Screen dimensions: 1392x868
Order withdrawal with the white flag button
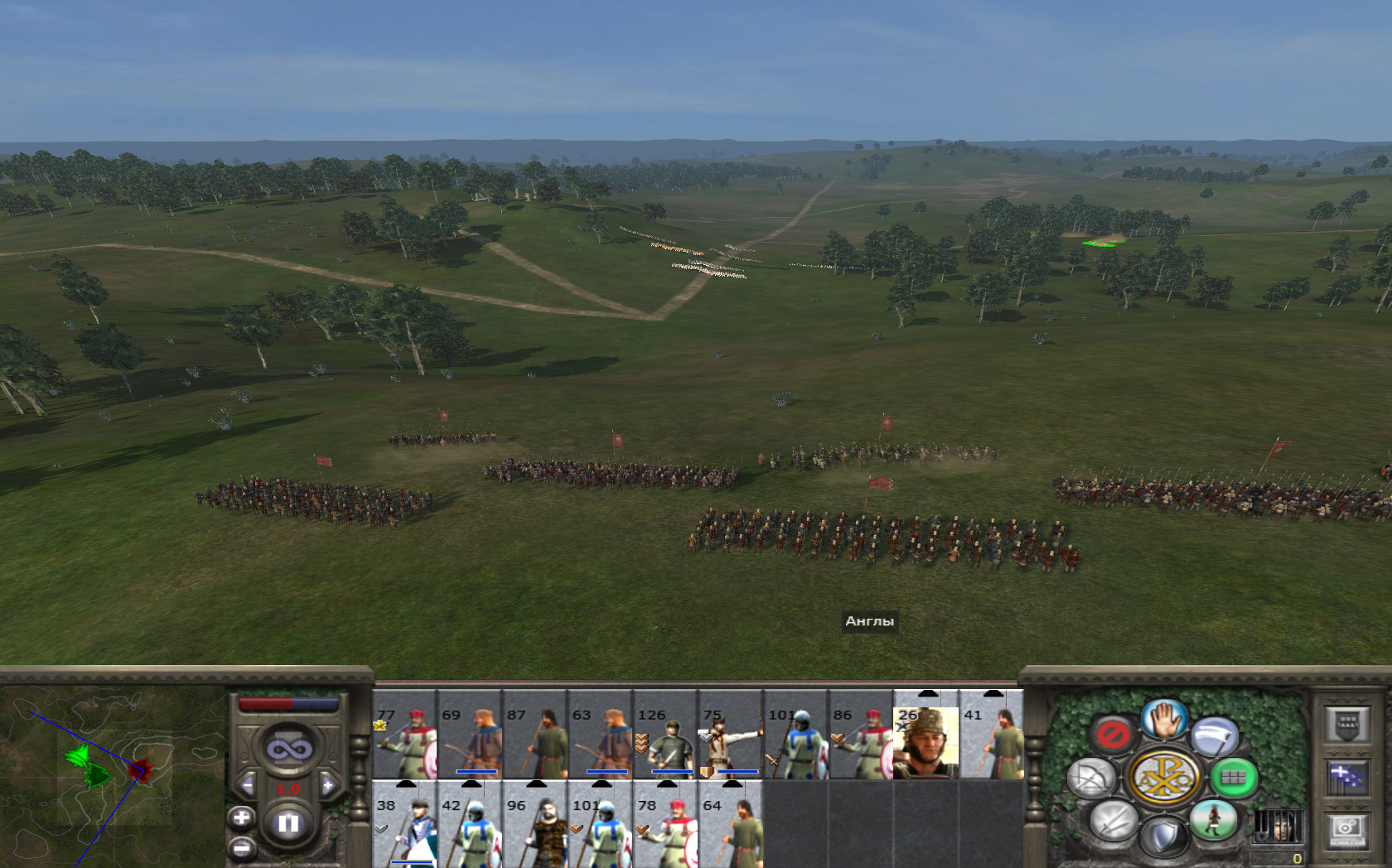point(1215,735)
